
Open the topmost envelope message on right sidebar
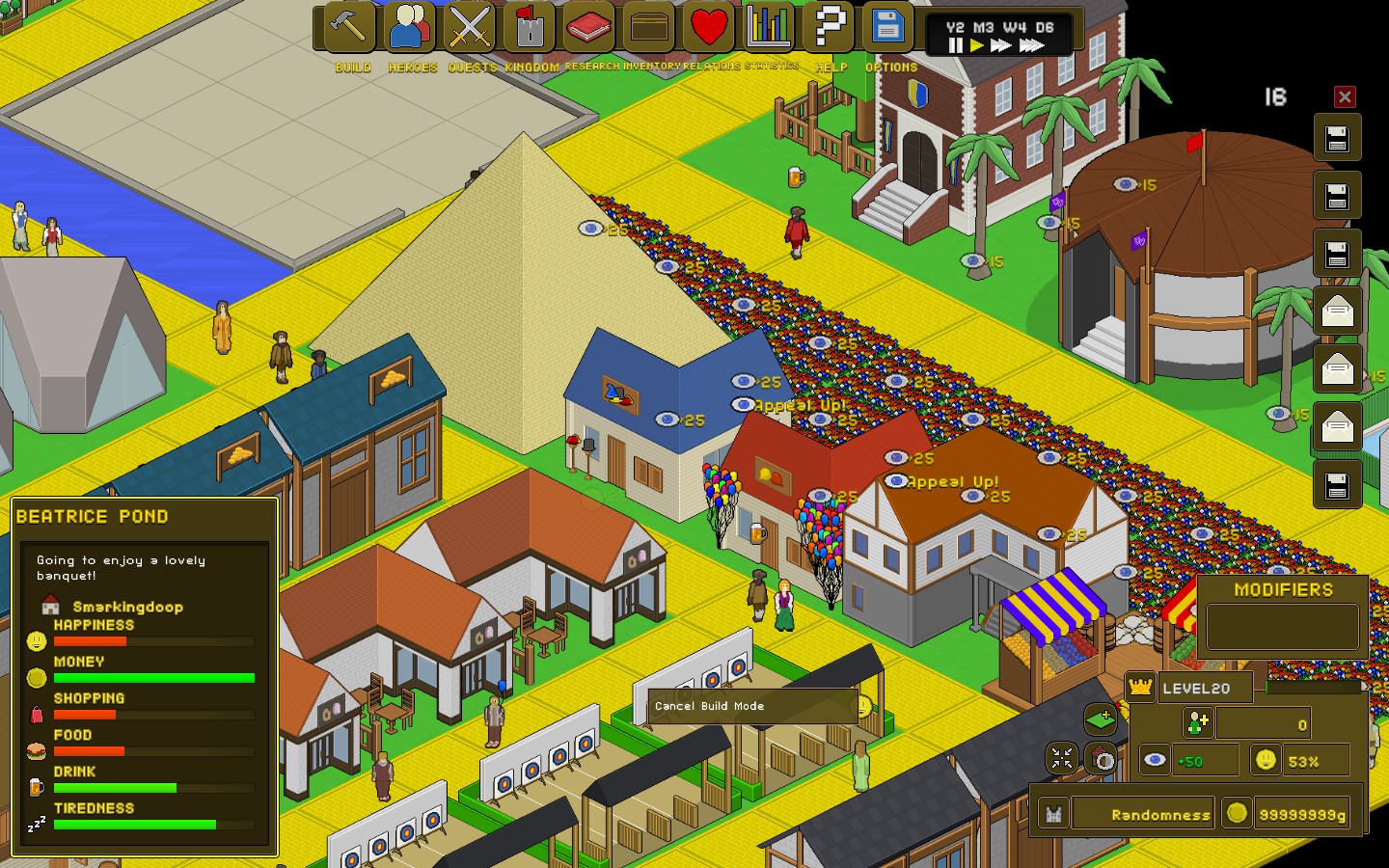tap(1338, 311)
